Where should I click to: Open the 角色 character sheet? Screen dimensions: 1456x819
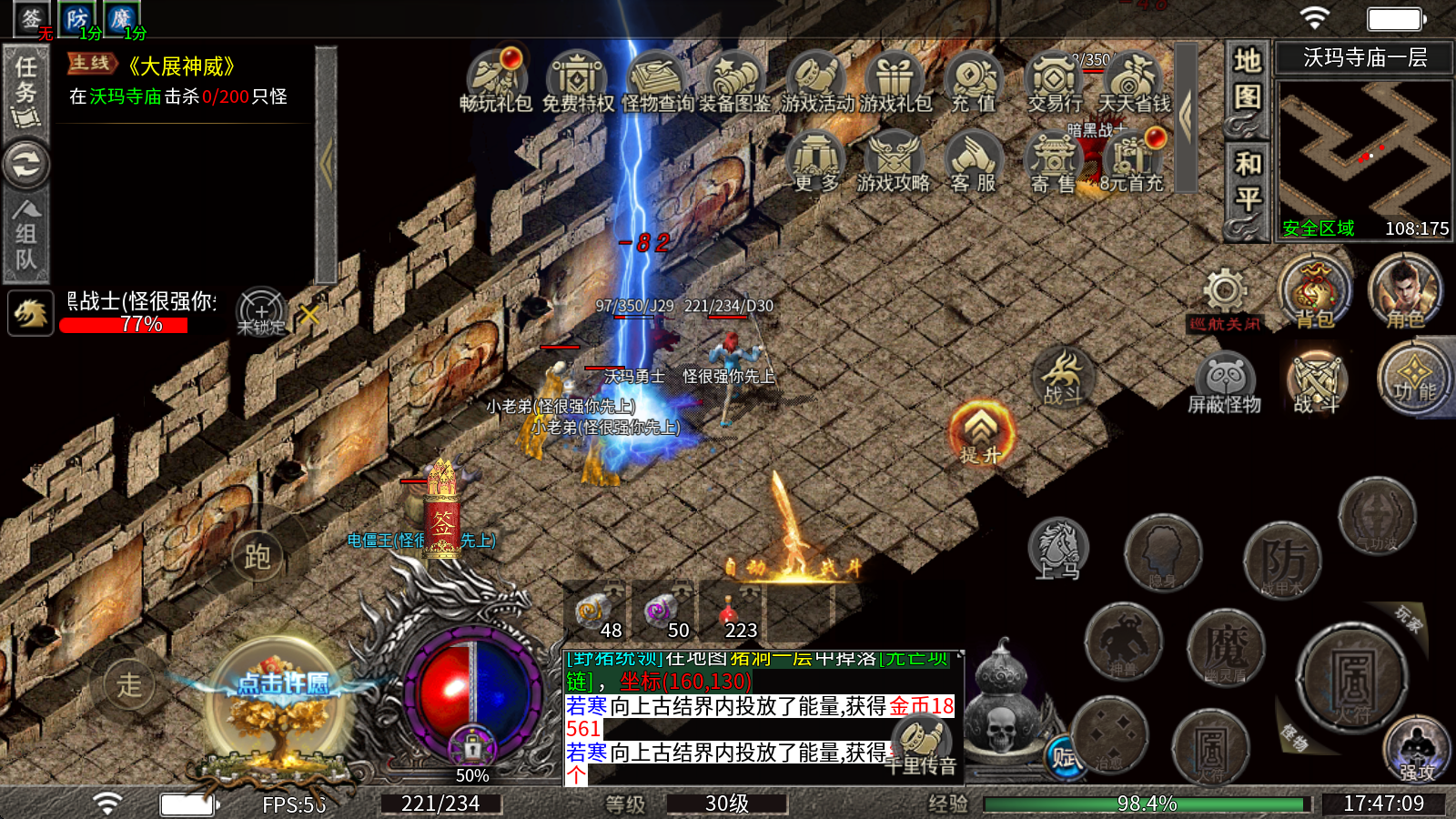[1405, 293]
